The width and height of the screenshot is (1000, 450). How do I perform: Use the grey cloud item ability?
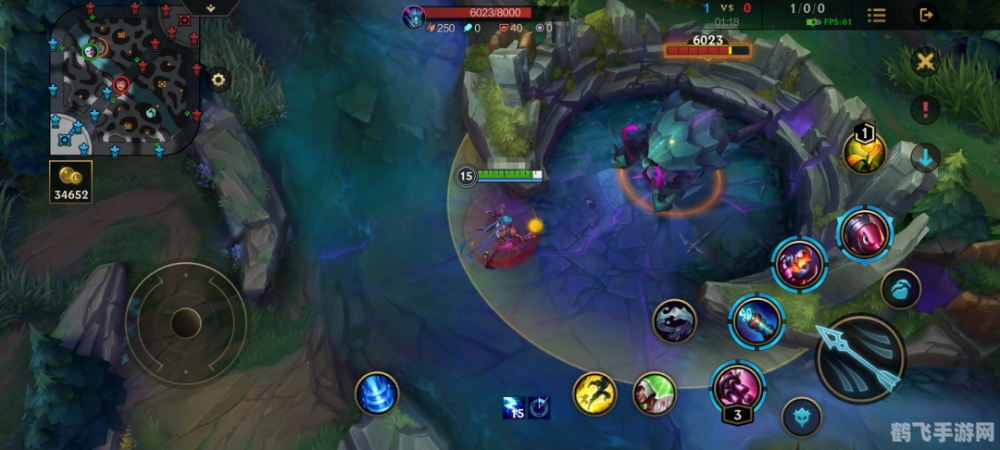(675, 321)
